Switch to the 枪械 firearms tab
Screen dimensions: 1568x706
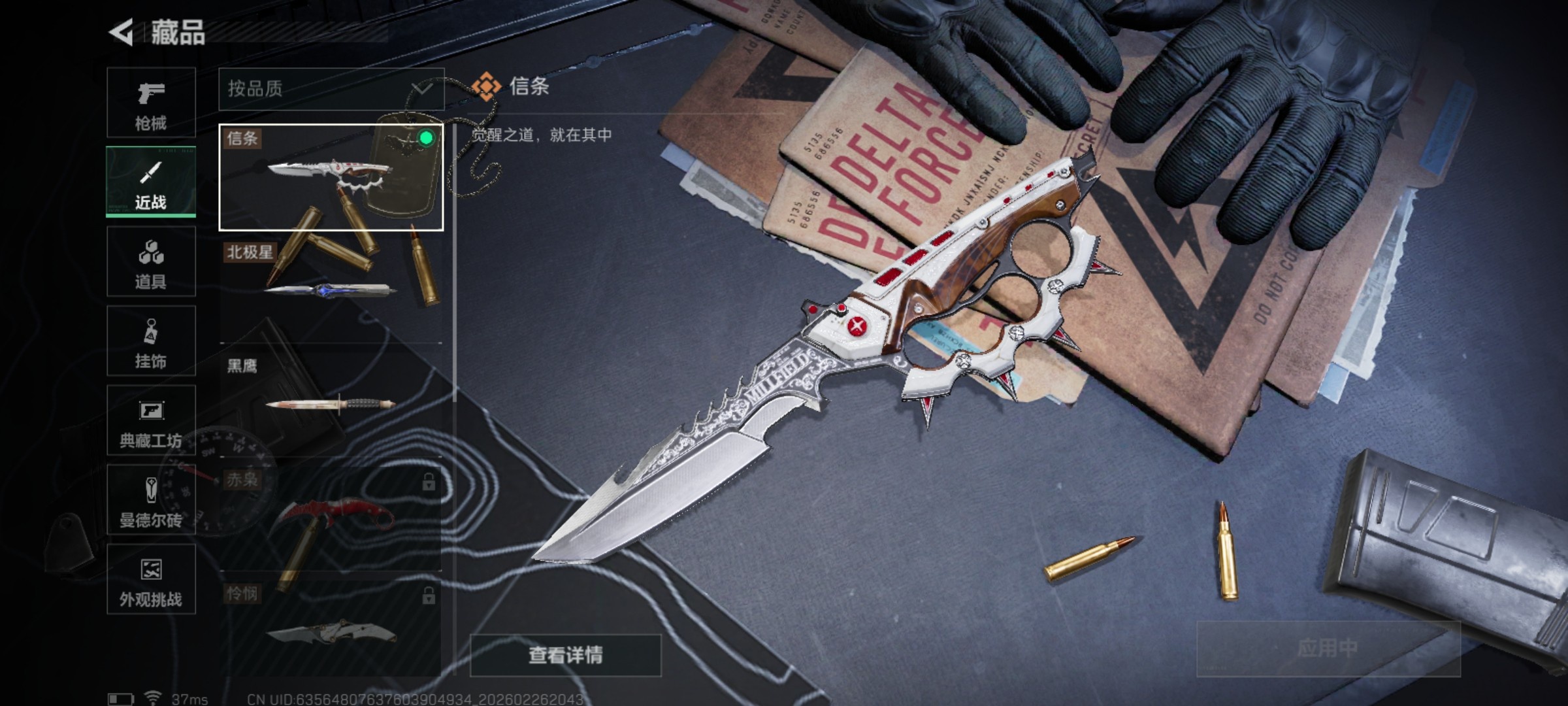tap(151, 103)
